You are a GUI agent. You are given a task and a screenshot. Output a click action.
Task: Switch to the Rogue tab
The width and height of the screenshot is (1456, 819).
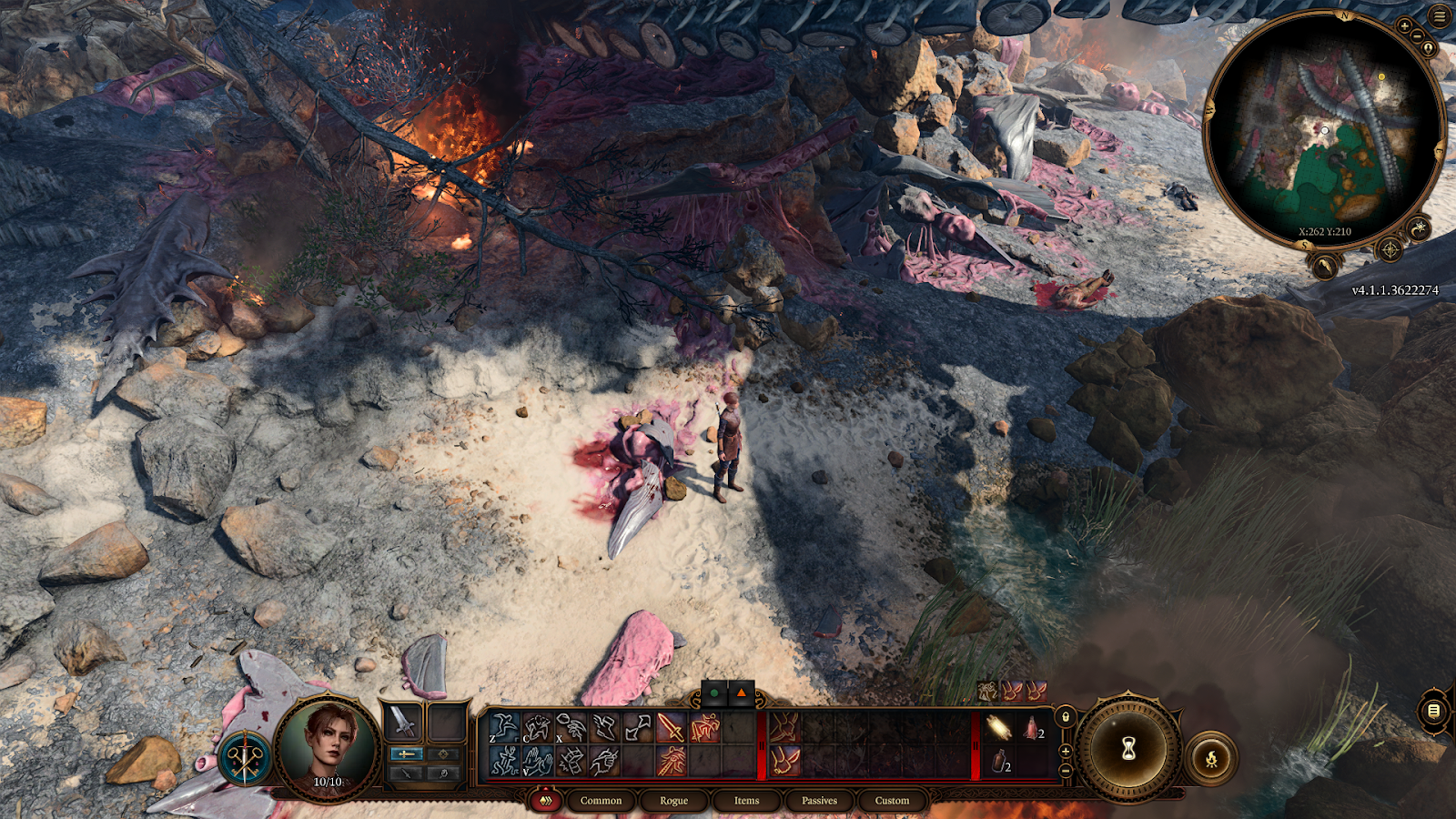(673, 801)
